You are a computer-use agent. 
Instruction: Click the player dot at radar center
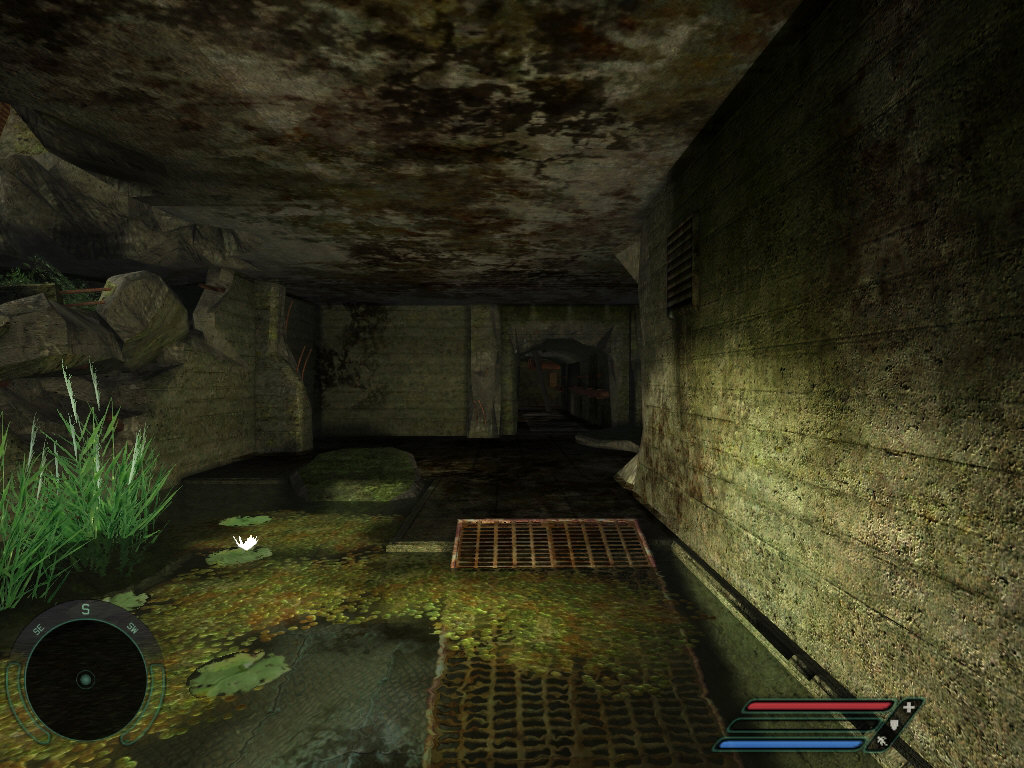(x=85, y=680)
